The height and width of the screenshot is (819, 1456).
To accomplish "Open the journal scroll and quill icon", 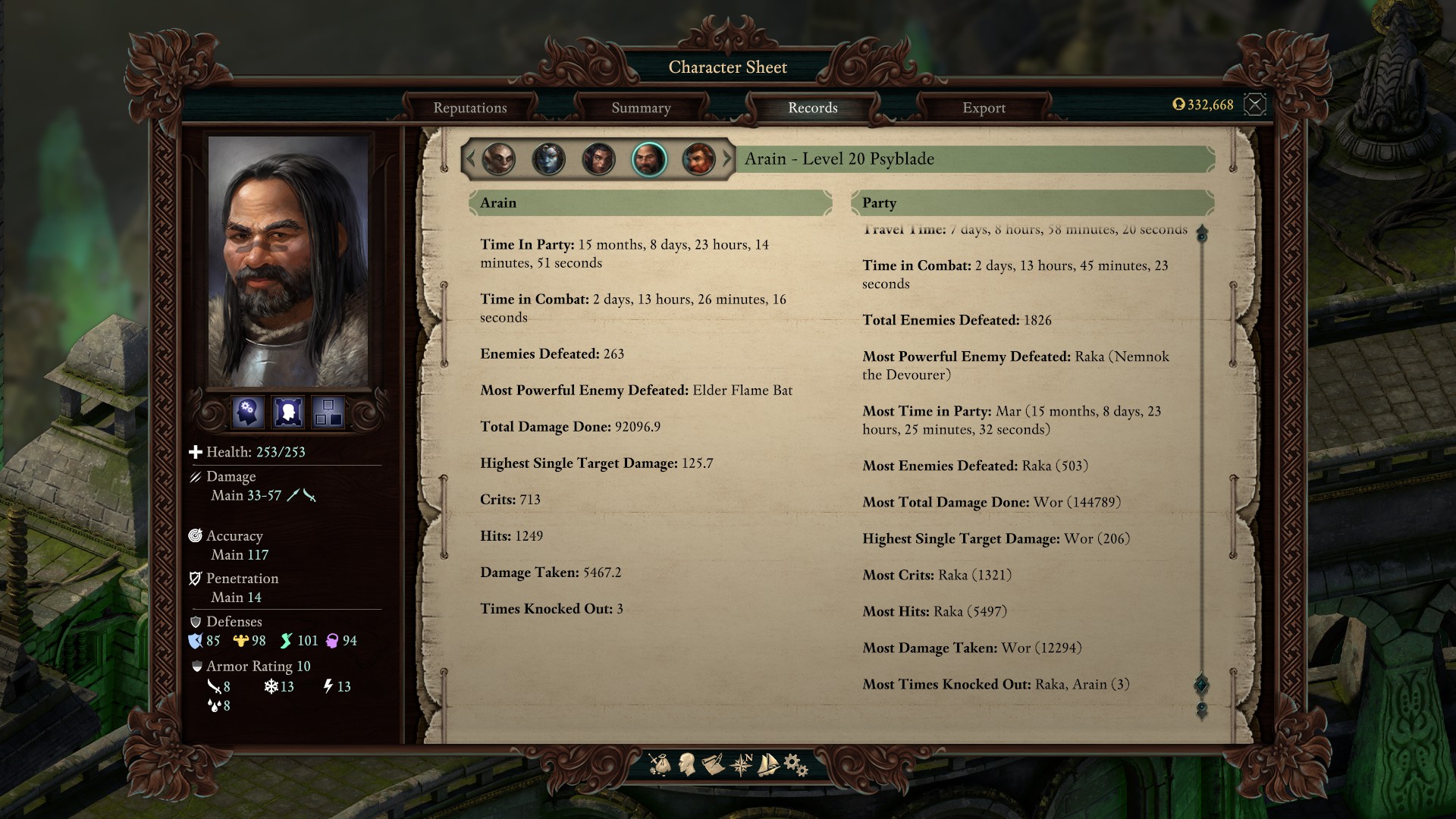I will click(713, 764).
